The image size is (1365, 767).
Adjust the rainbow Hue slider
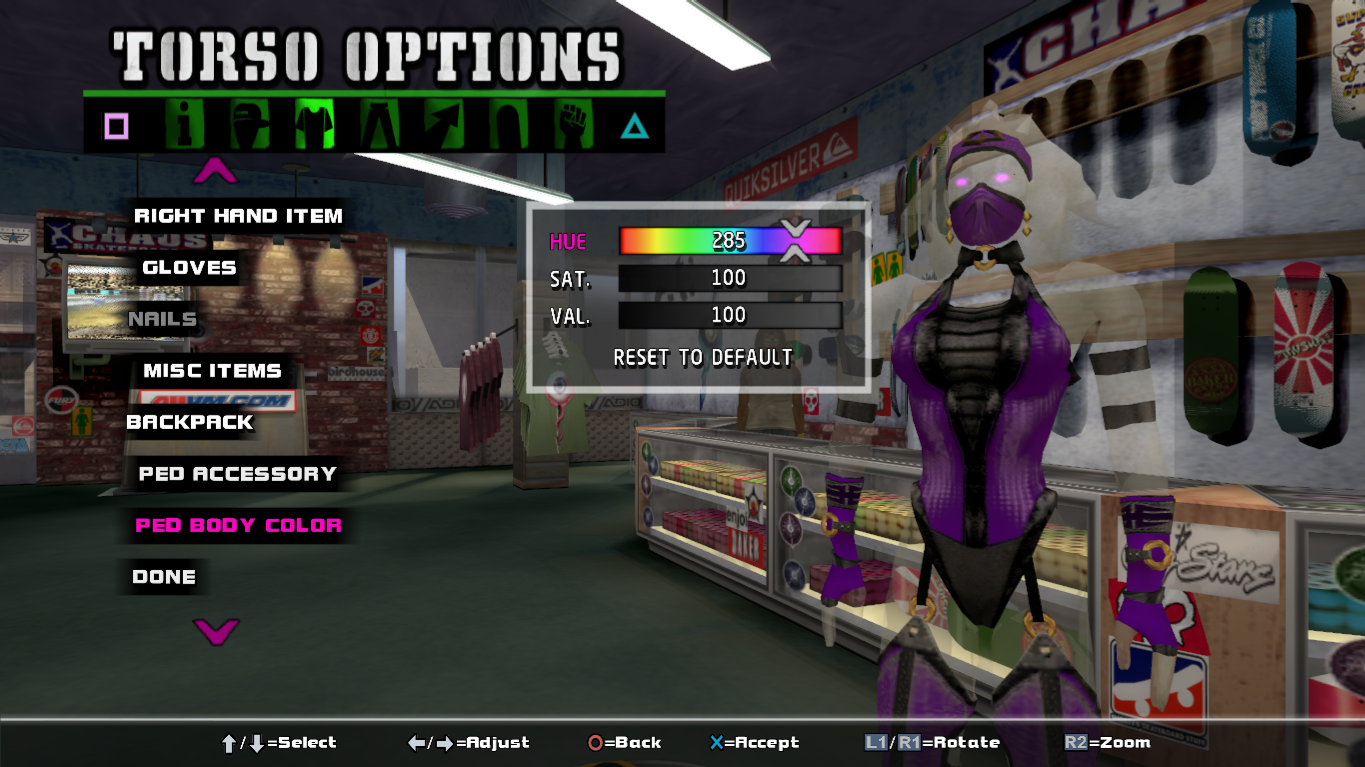tap(729, 241)
